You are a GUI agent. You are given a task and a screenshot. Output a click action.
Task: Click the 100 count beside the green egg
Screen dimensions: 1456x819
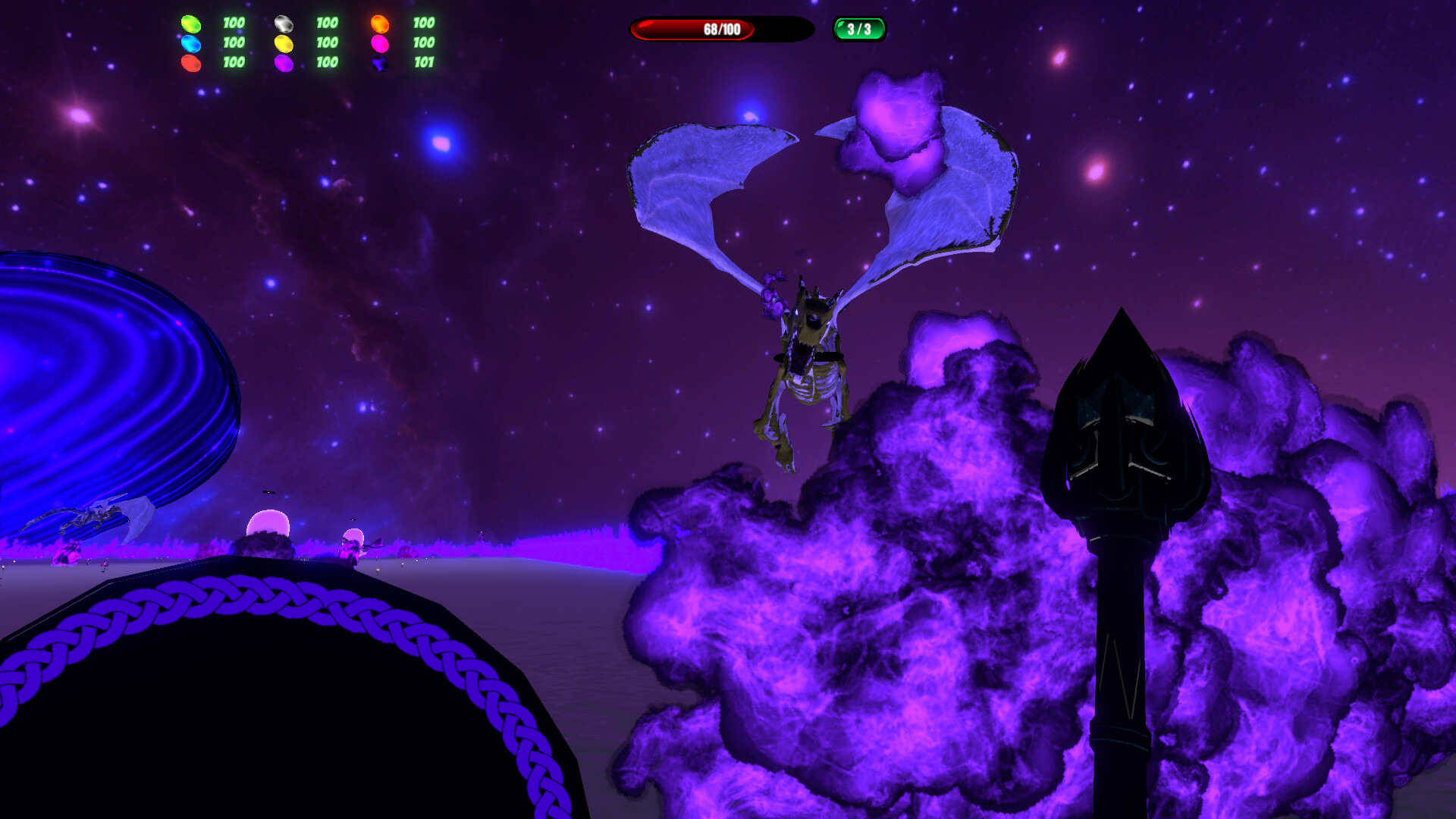234,23
